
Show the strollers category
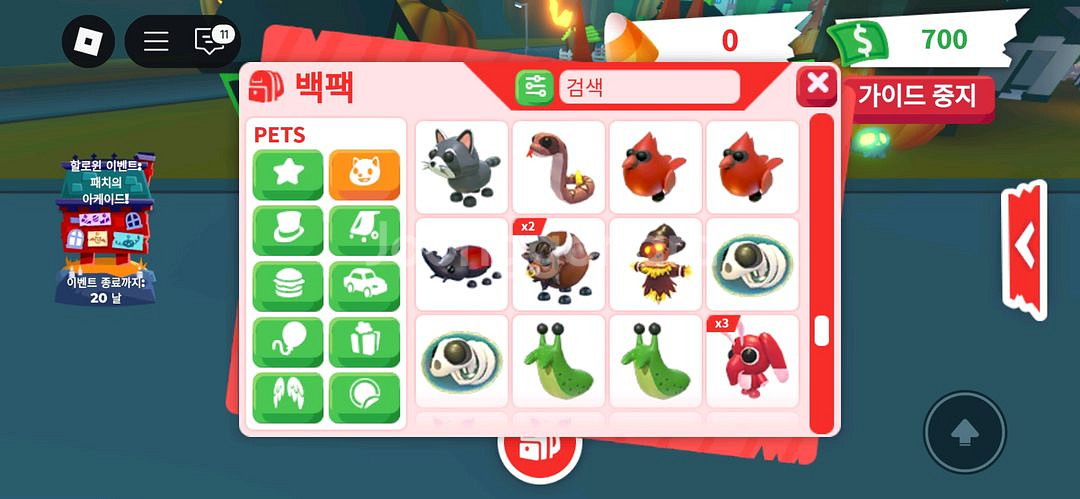coord(364,231)
